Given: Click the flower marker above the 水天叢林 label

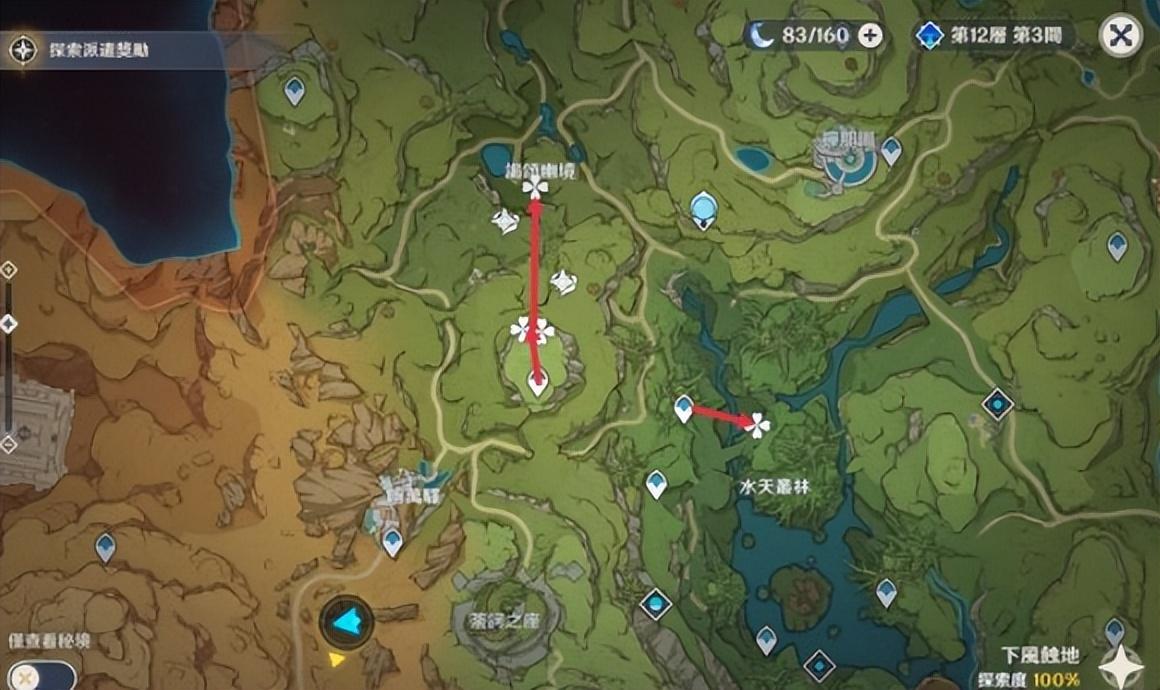Looking at the screenshot, I should [758, 426].
